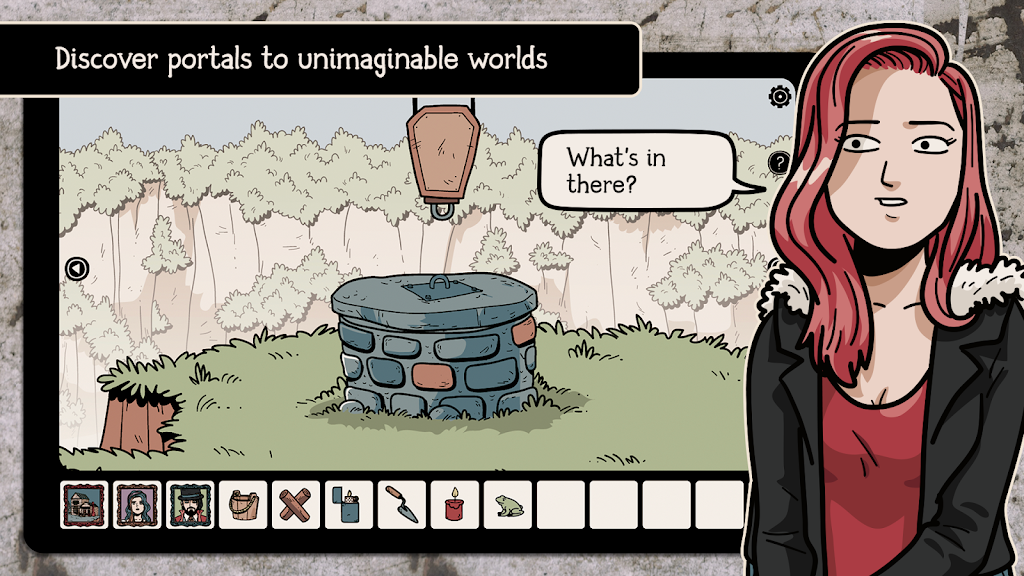This screenshot has height=576, width=1024.
Task: Select the house portrait in inventory
Action: pos(84,505)
